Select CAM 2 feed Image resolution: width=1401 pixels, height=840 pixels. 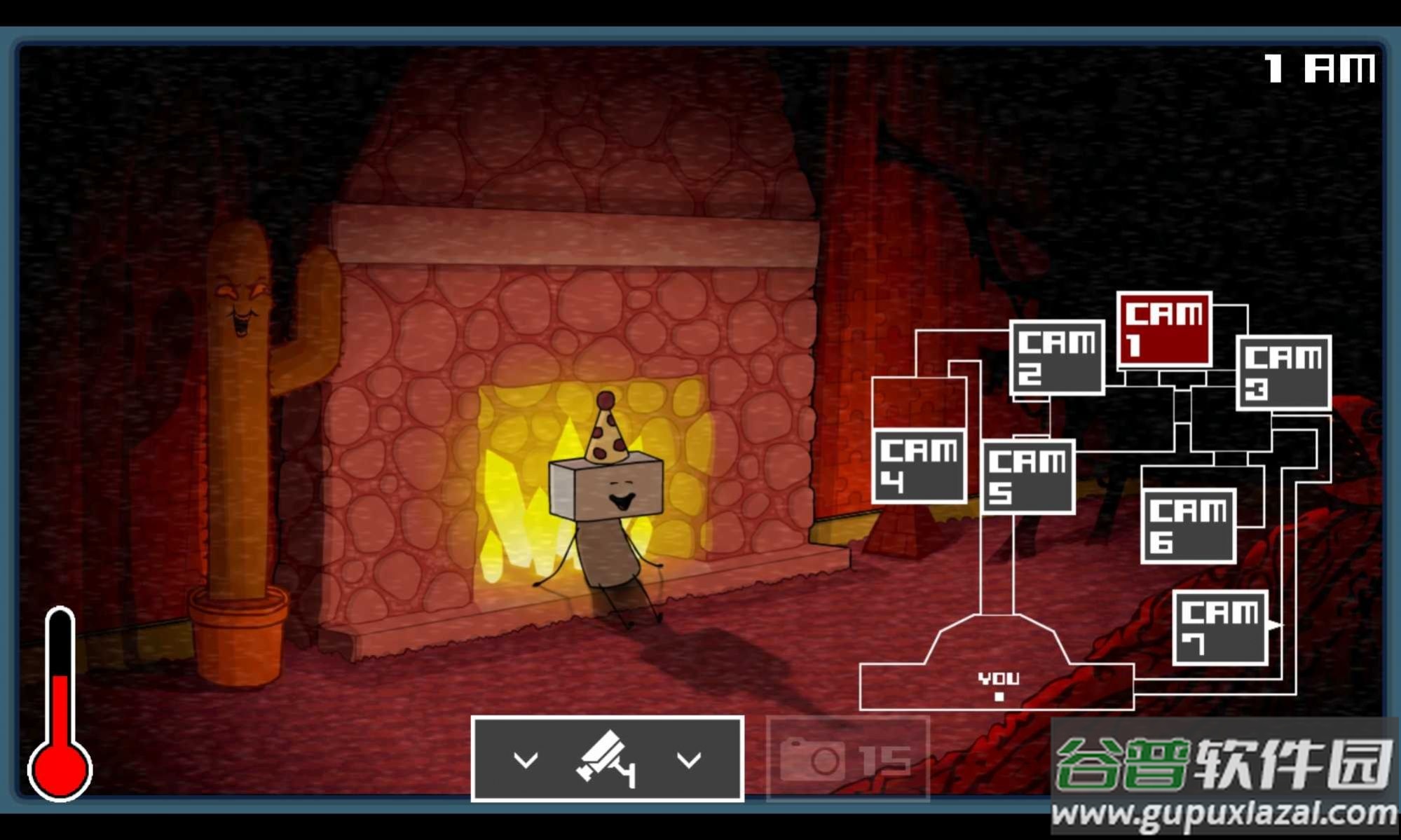(x=1057, y=357)
